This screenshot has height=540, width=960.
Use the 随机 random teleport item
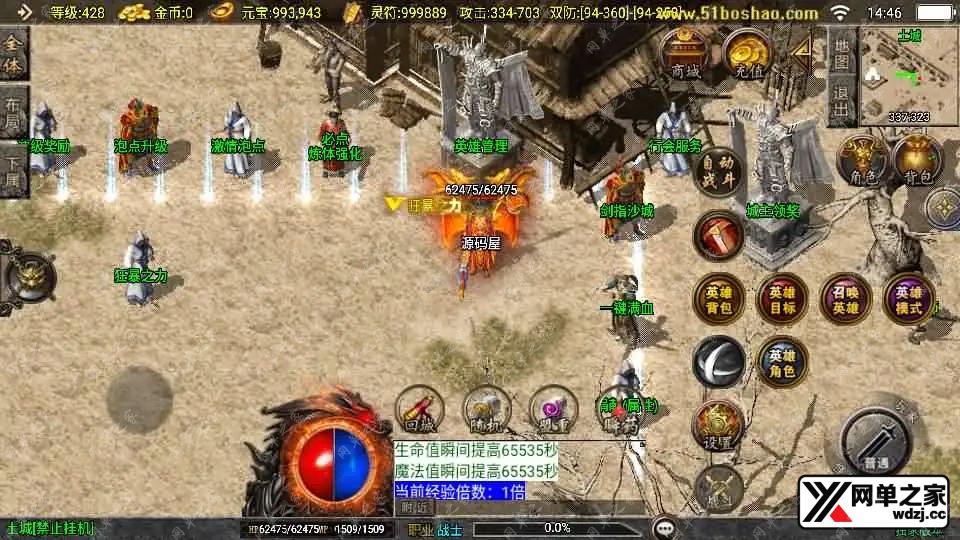tap(487, 409)
